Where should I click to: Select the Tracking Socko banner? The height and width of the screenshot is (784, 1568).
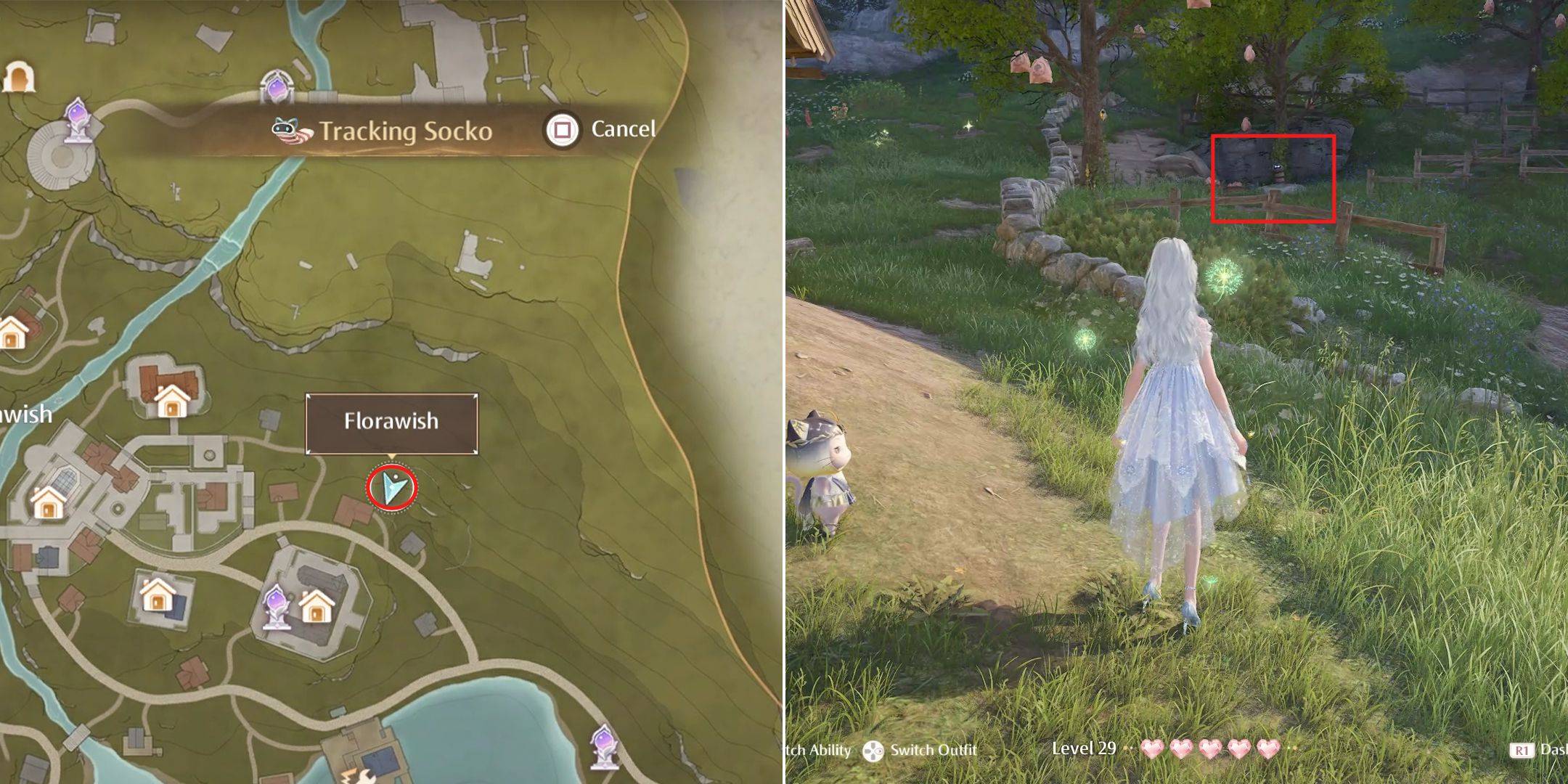pyautogui.click(x=385, y=131)
